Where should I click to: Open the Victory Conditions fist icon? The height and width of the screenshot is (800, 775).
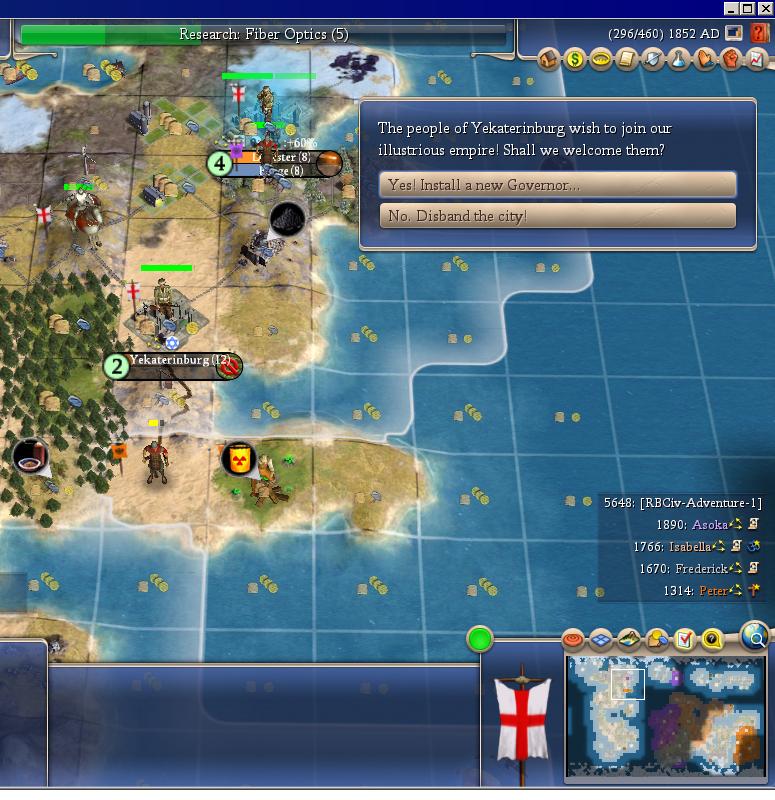[x=731, y=60]
